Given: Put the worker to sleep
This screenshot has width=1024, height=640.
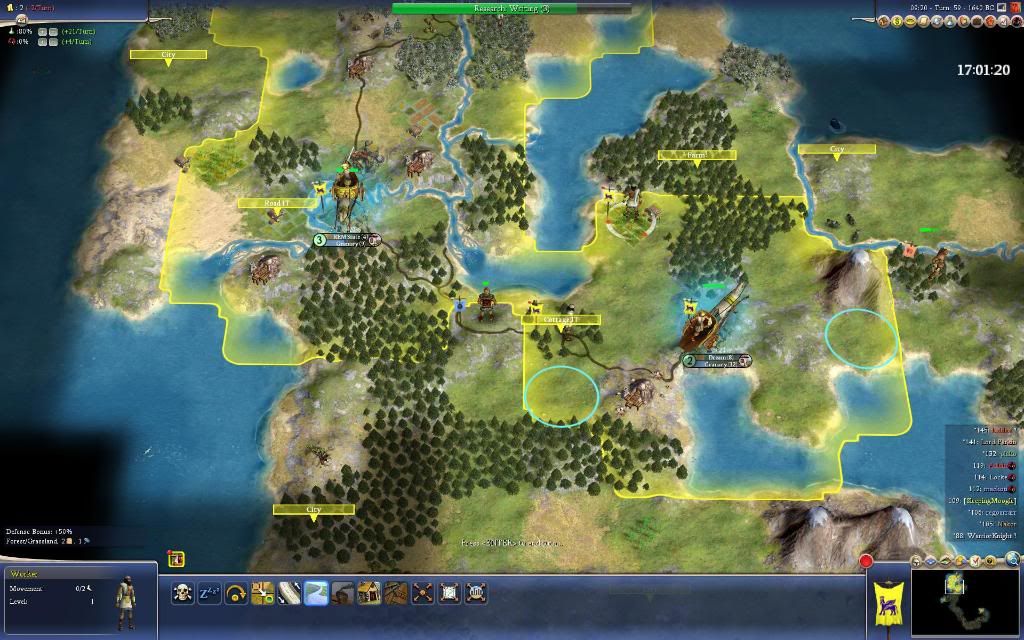Looking at the screenshot, I should (x=210, y=592).
